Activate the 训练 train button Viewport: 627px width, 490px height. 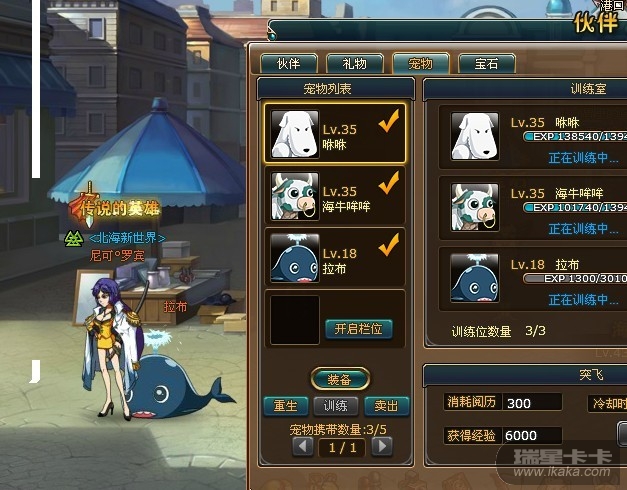[x=335, y=406]
